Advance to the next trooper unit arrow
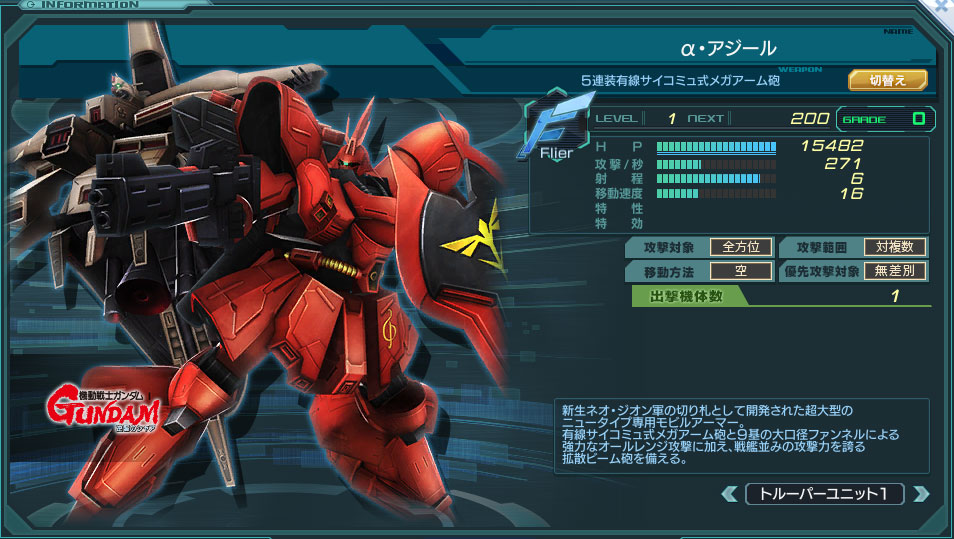The width and height of the screenshot is (954, 539). click(x=921, y=494)
